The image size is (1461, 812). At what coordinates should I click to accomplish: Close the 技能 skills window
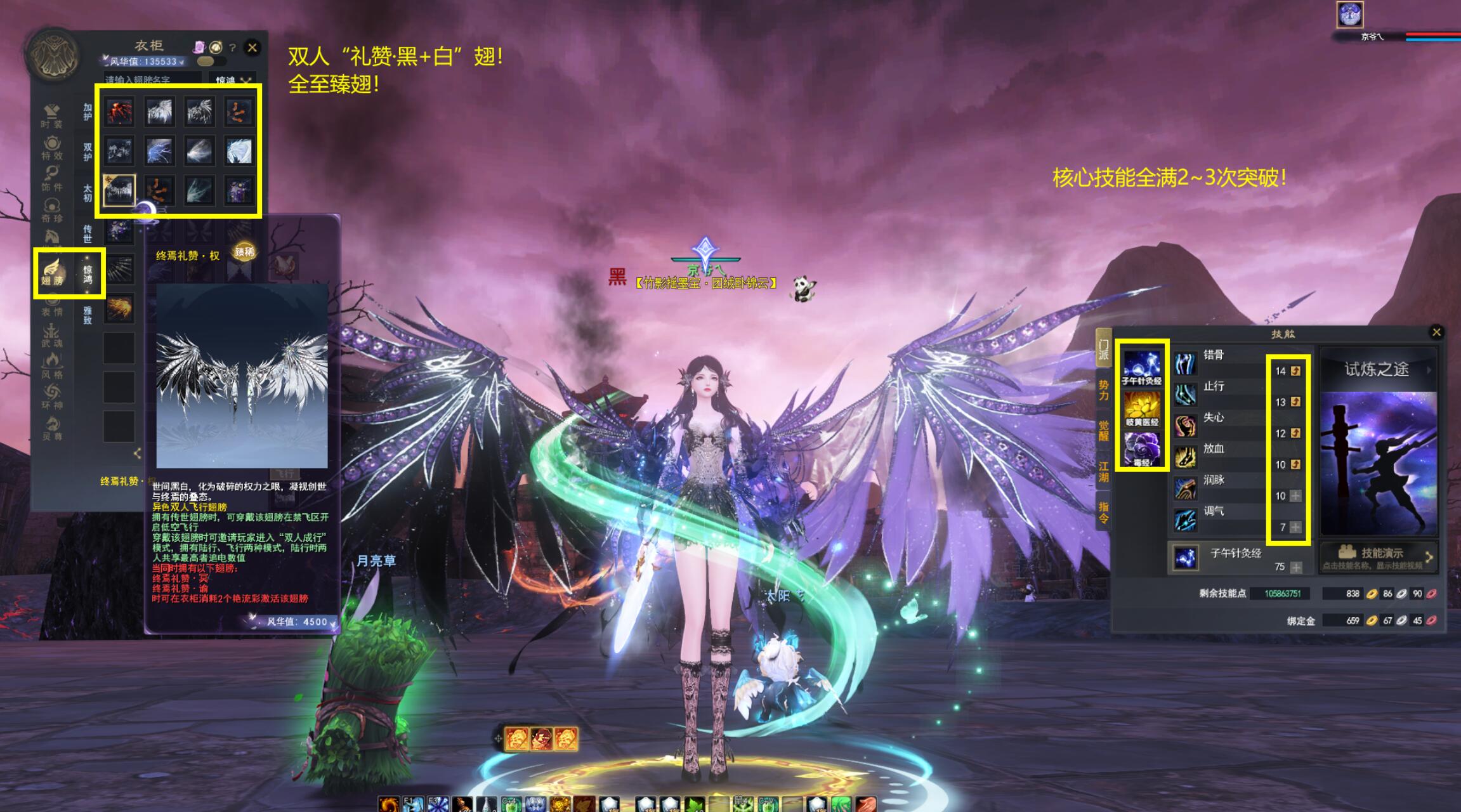coord(1436,332)
